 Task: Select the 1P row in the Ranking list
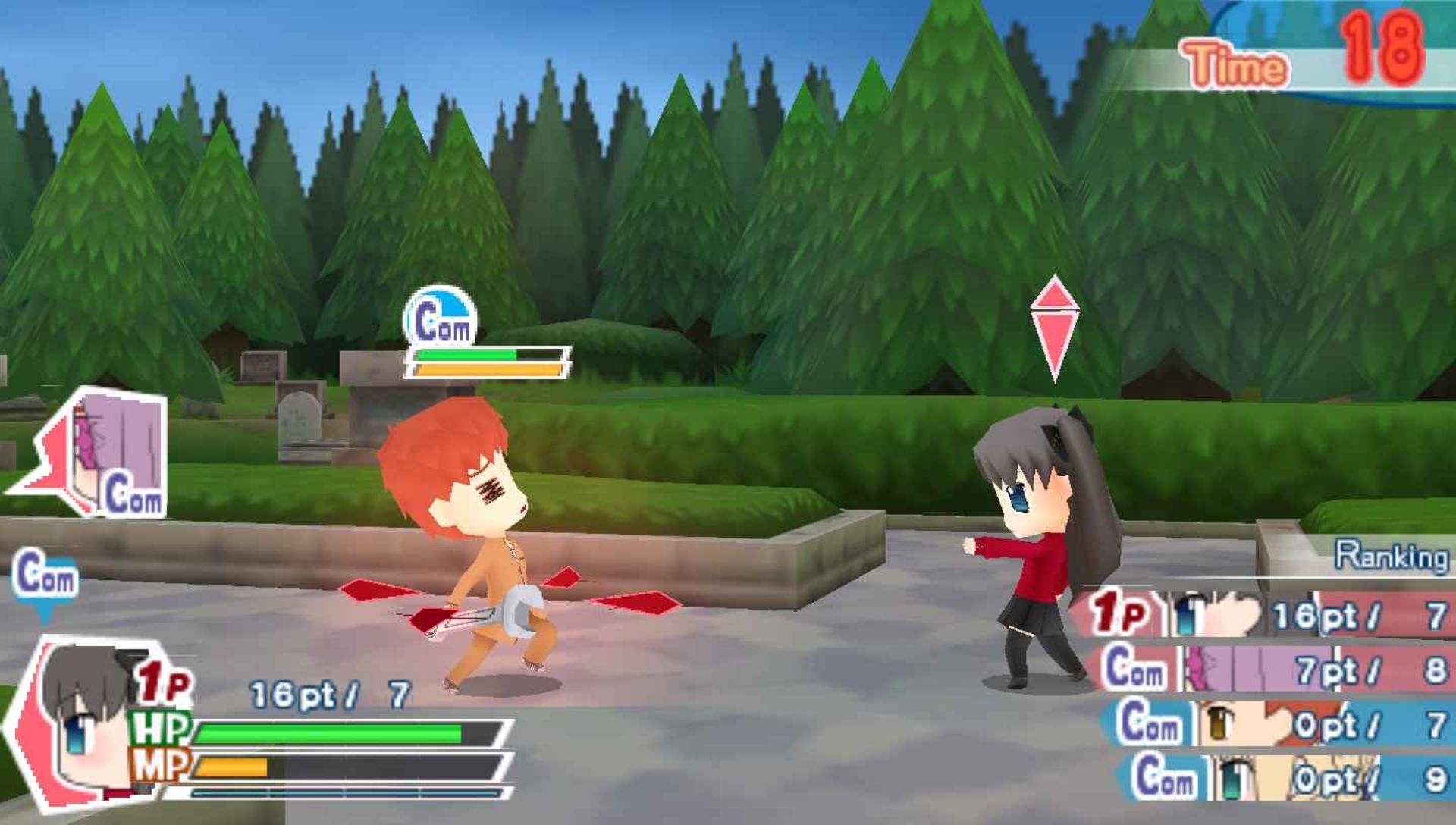[x=1266, y=615]
